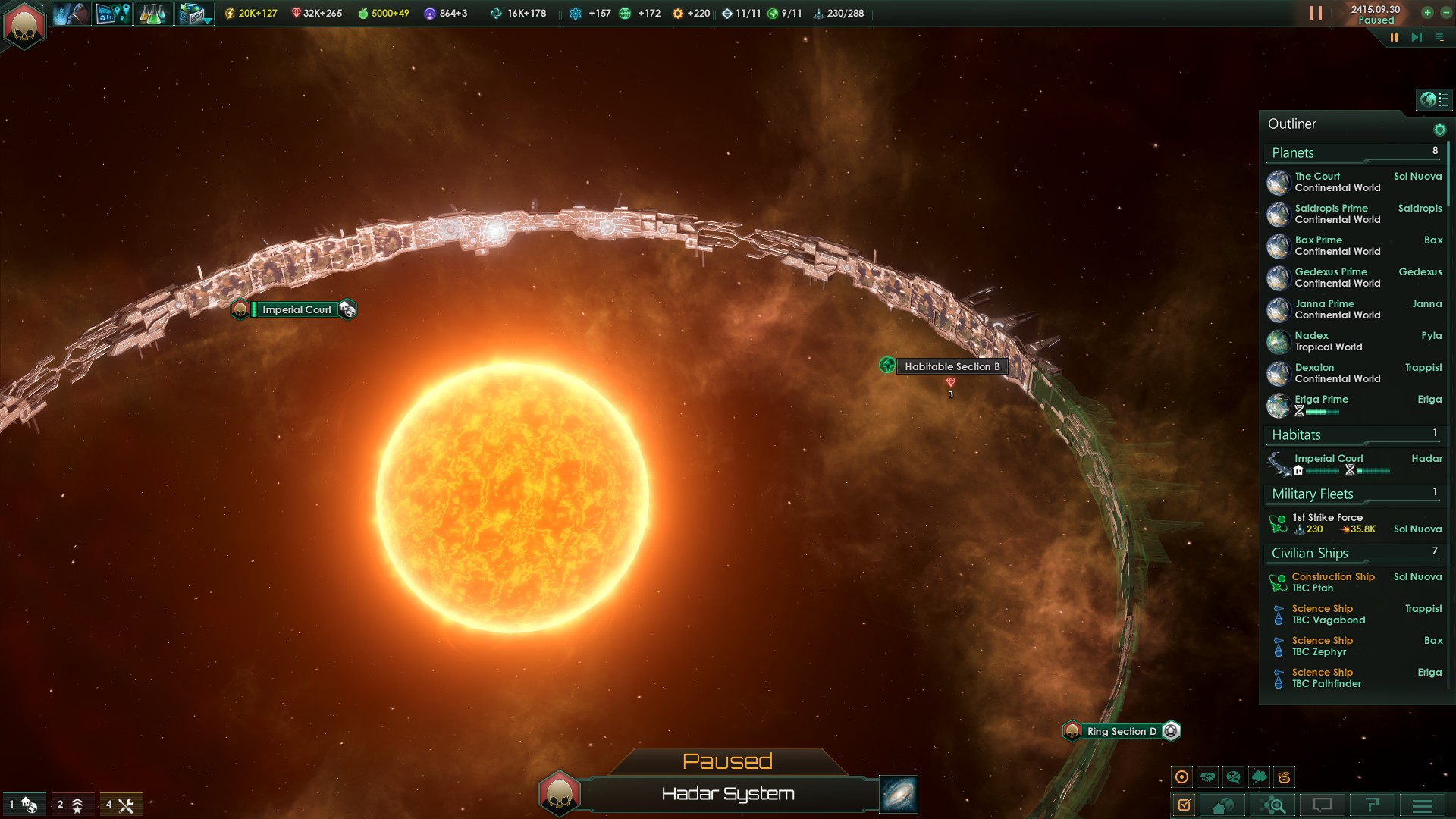This screenshot has width=1456, height=819.
Task: Switch to the galaxy map view
Action: point(899,794)
